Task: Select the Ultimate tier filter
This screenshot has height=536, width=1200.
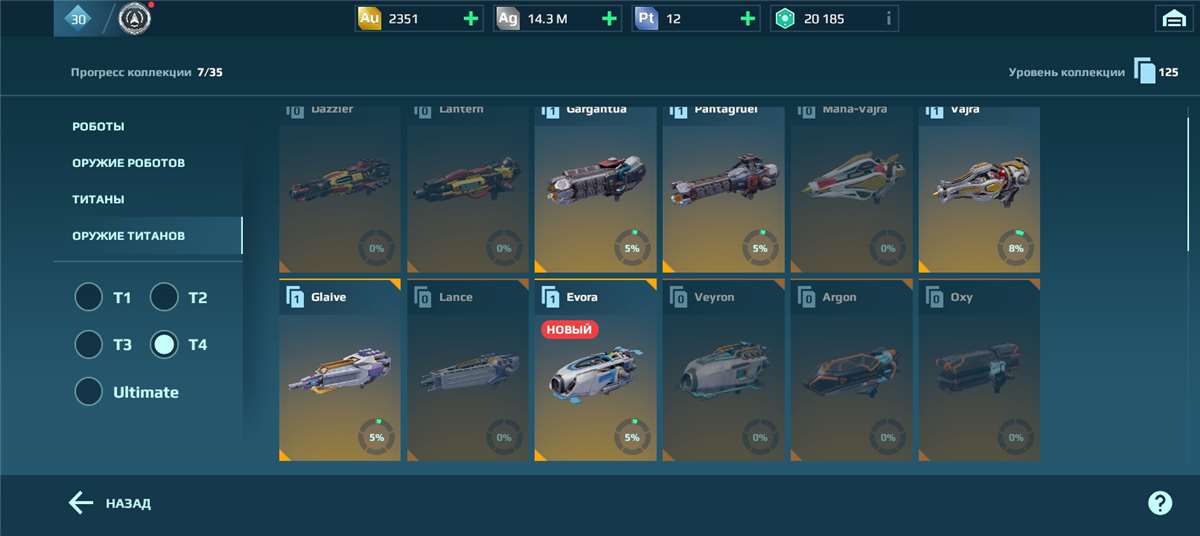Action: pyautogui.click(x=89, y=391)
